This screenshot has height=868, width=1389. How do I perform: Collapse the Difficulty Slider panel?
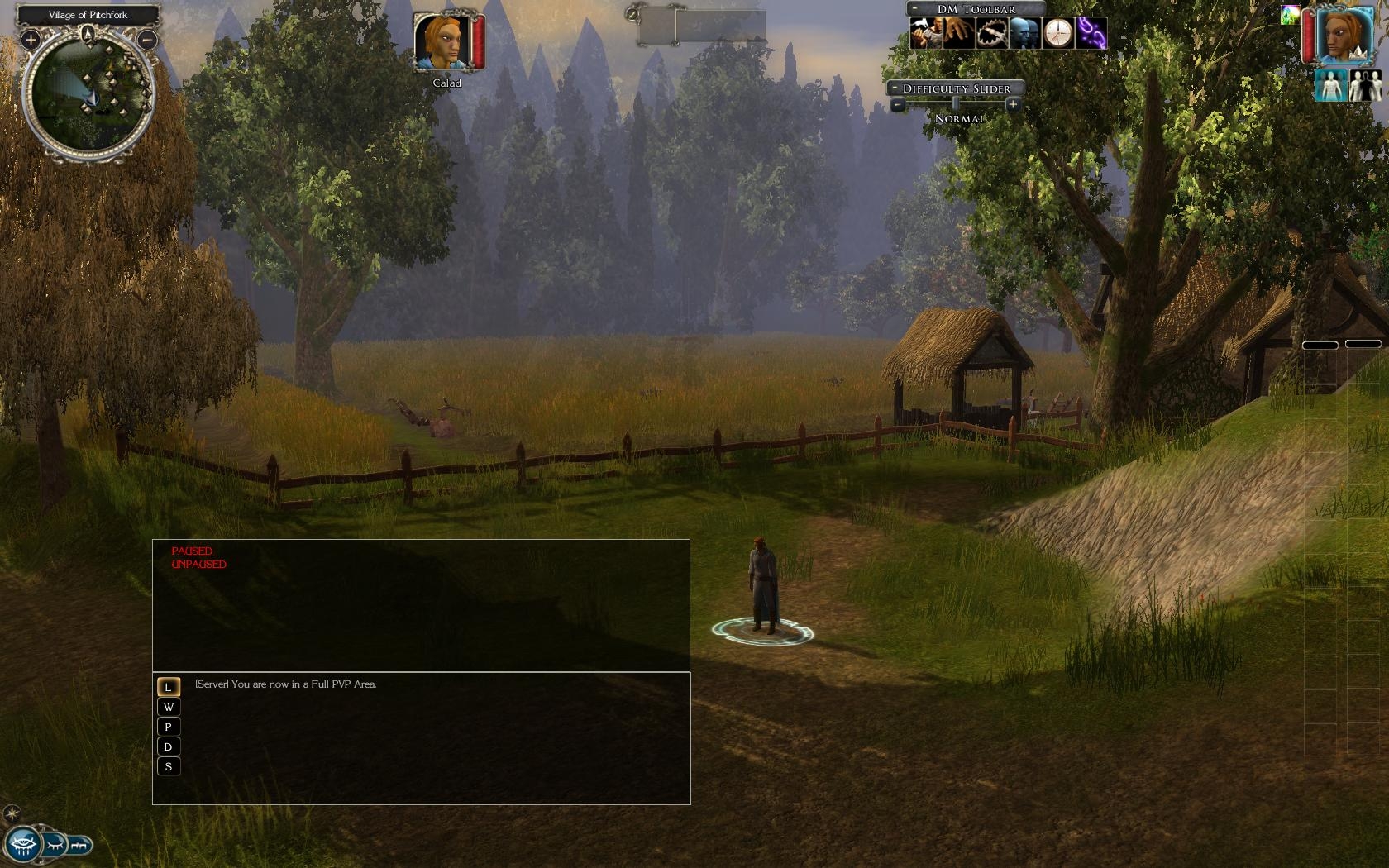click(x=895, y=88)
